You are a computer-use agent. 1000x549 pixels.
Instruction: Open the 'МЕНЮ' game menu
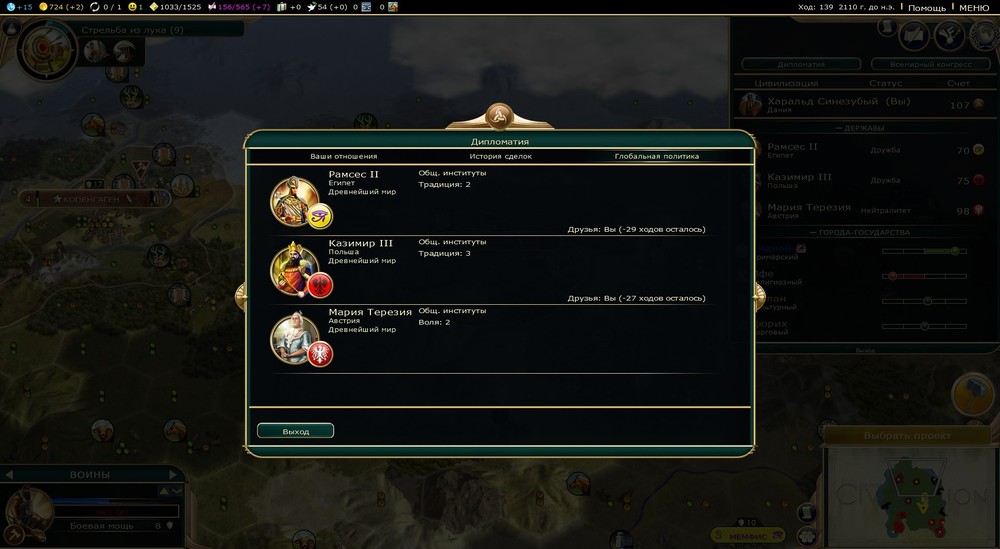pos(973,8)
